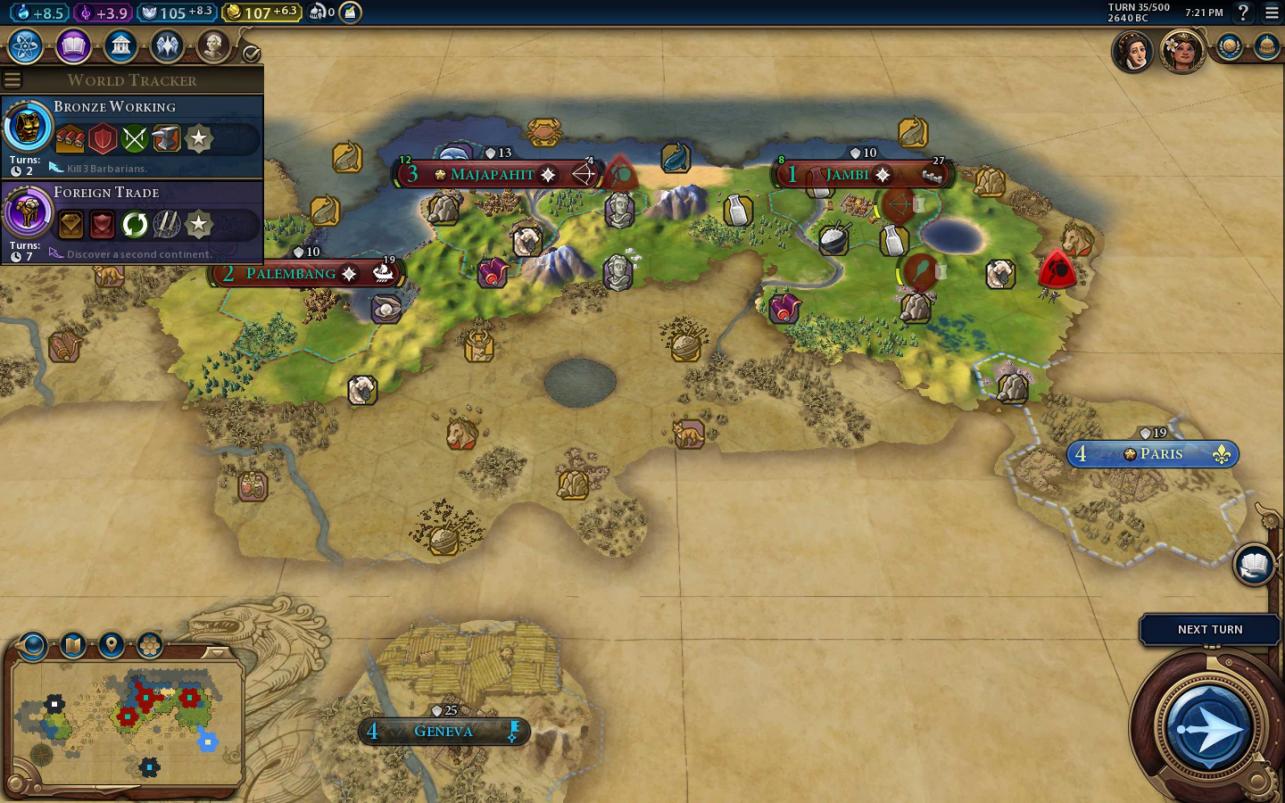1285x803 pixels.
Task: Open the map pins button
Action: [x=111, y=645]
